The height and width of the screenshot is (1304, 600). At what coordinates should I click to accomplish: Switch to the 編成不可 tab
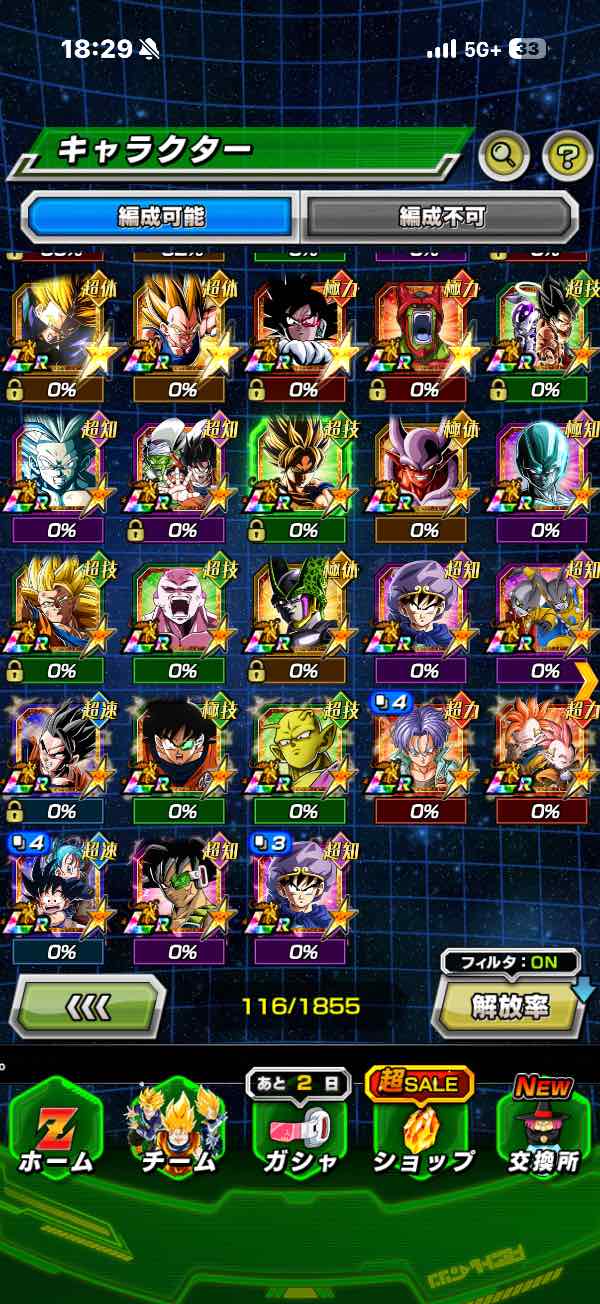pyautogui.click(x=441, y=216)
